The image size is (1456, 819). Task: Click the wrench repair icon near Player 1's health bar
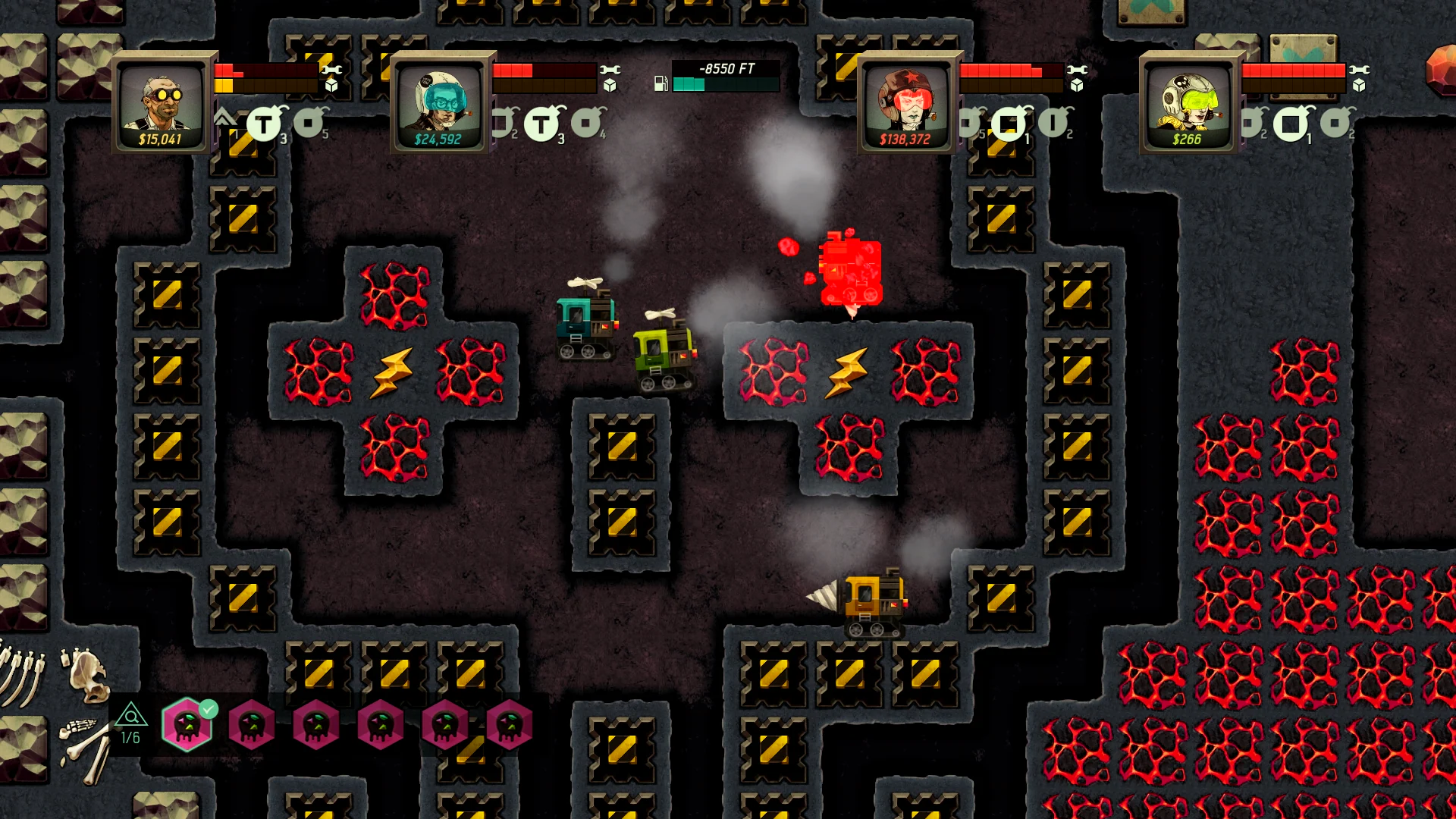[332, 70]
